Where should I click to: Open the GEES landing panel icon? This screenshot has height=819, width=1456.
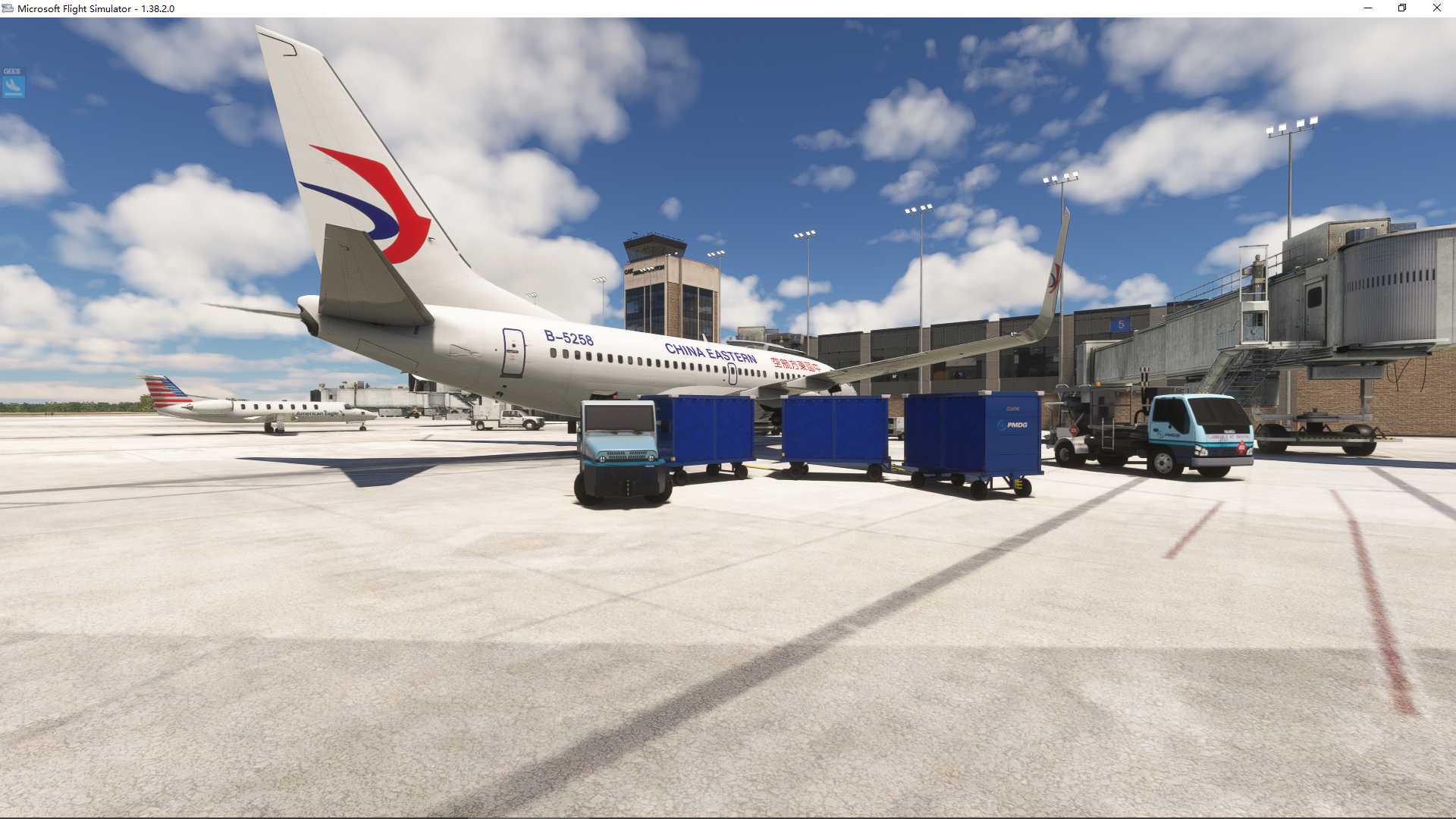click(13, 84)
